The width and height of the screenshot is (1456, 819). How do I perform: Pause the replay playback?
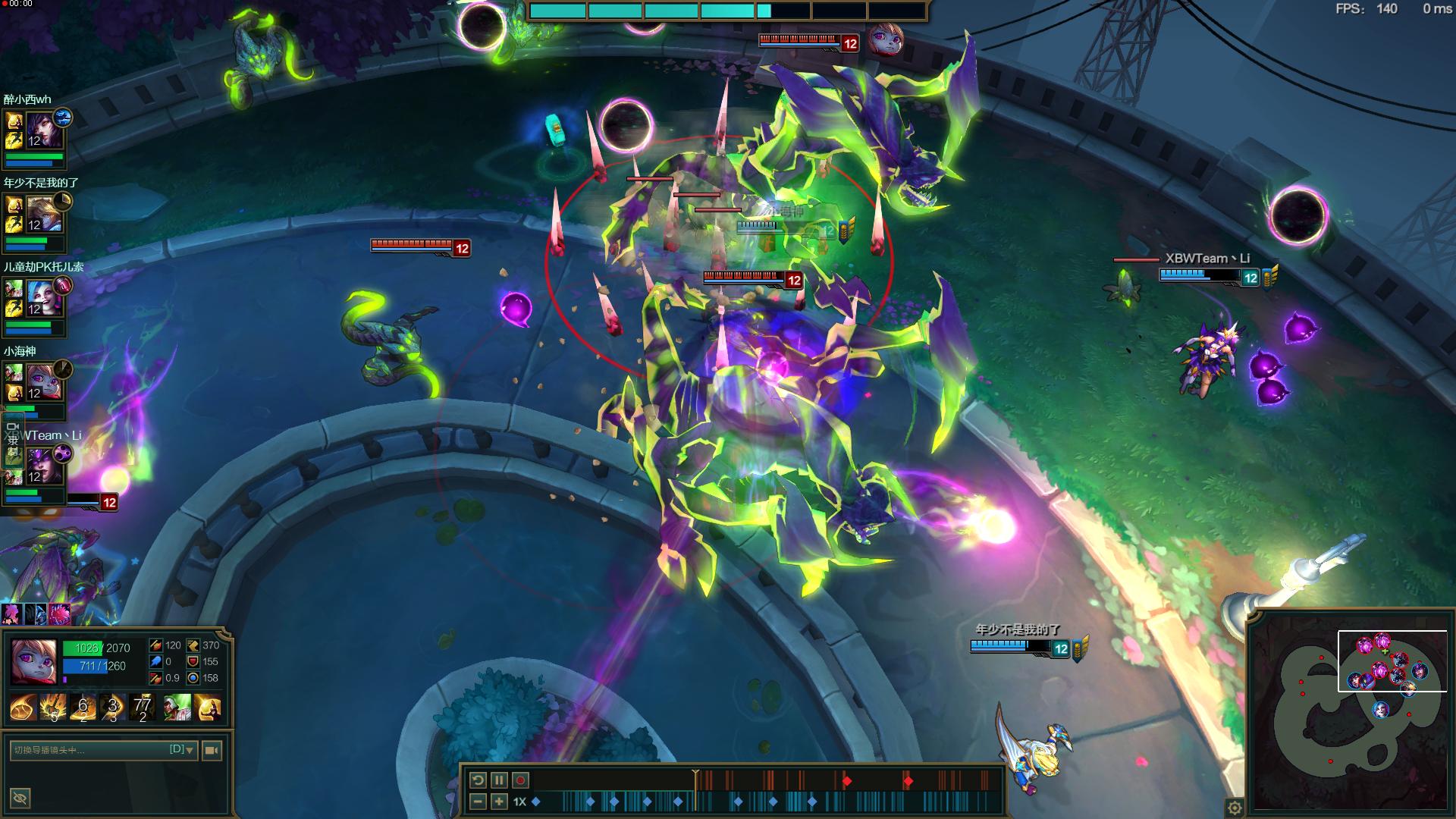[x=499, y=780]
